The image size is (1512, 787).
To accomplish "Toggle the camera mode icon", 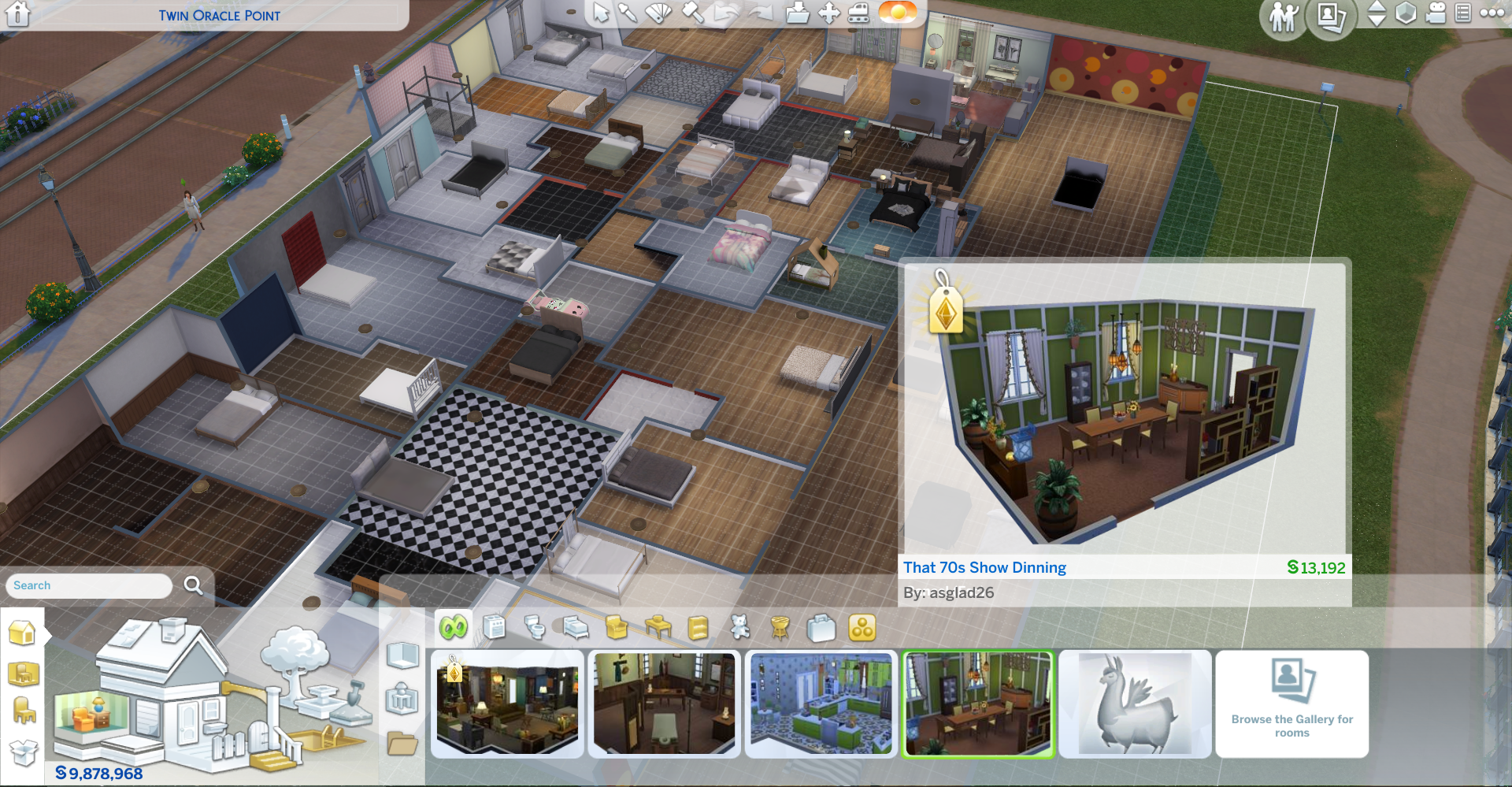I will click(1436, 13).
